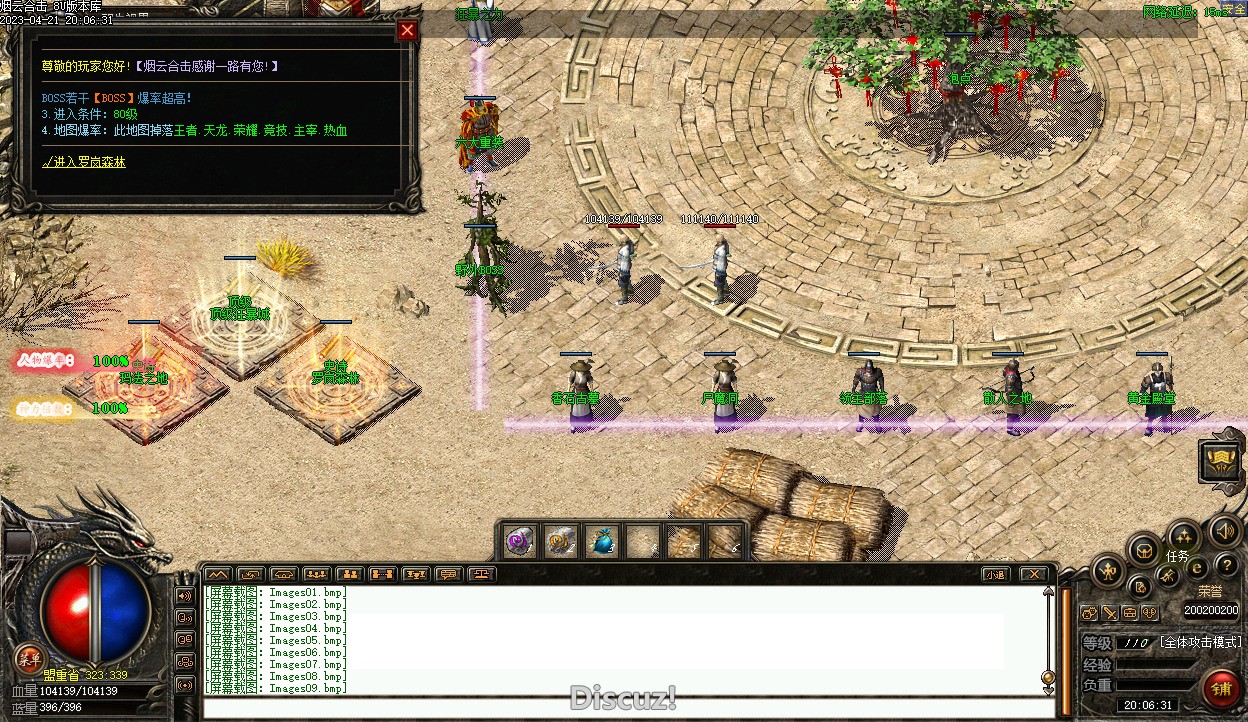The image size is (1248, 722).
Task: Use the purple swirl stone in hotbar
Action: click(x=518, y=542)
